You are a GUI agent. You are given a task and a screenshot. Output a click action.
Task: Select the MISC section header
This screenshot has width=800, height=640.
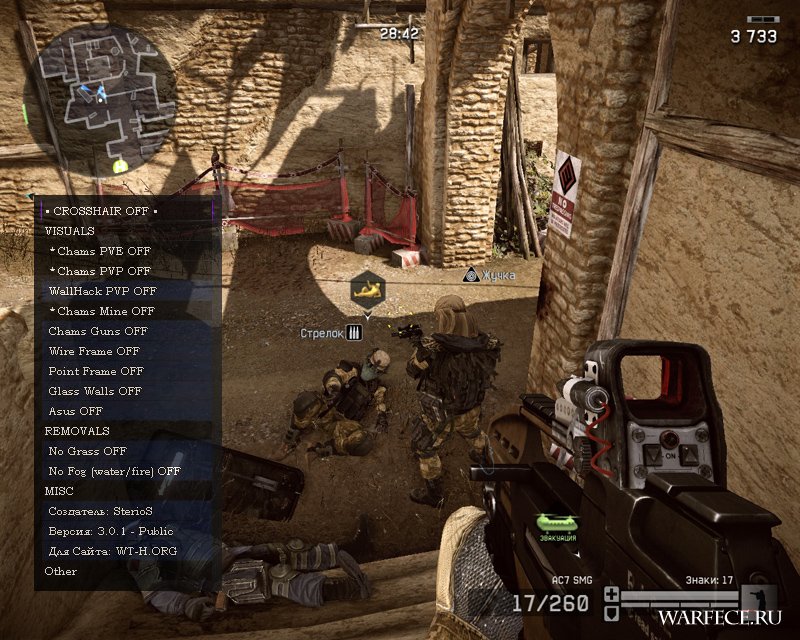pos(59,491)
